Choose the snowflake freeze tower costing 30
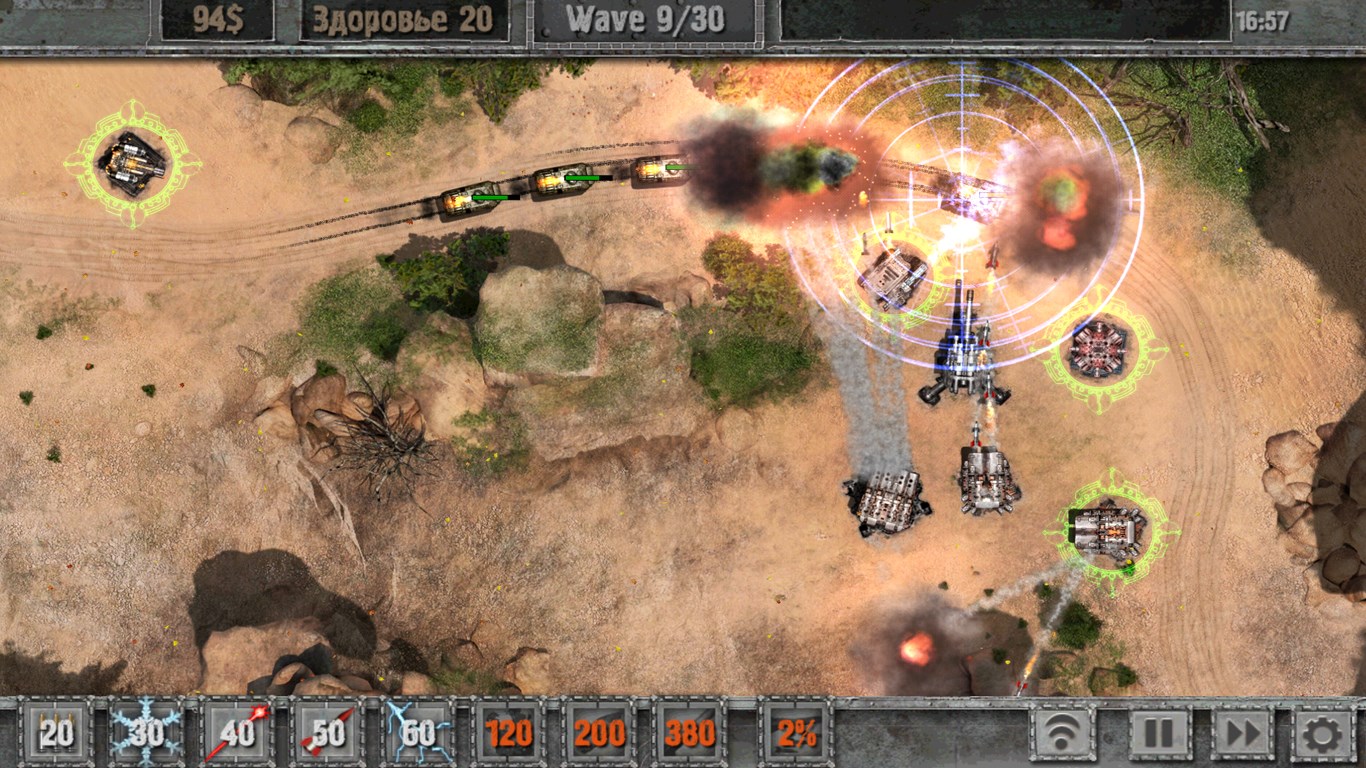The image size is (1366, 768). (147, 733)
